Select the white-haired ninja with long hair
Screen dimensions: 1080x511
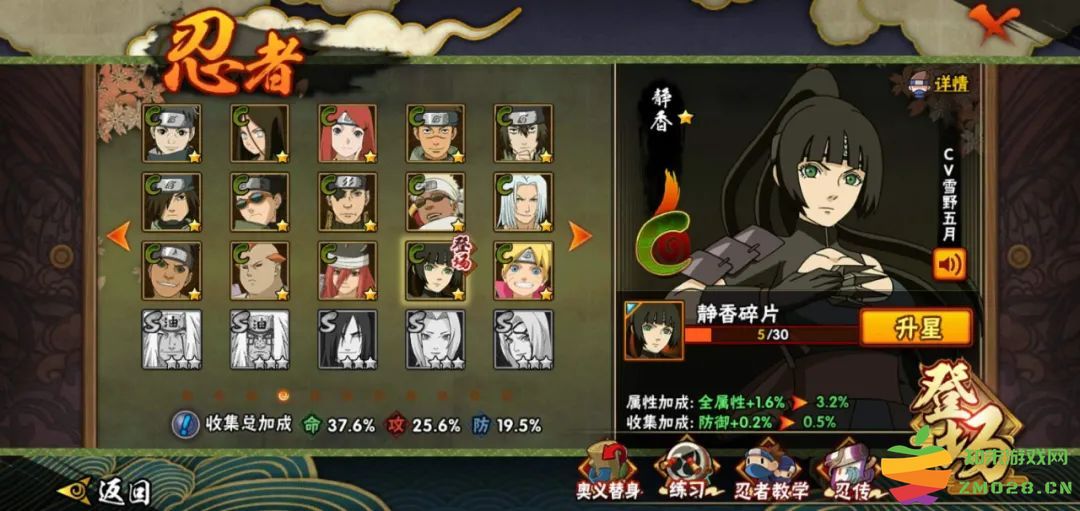click(522, 202)
